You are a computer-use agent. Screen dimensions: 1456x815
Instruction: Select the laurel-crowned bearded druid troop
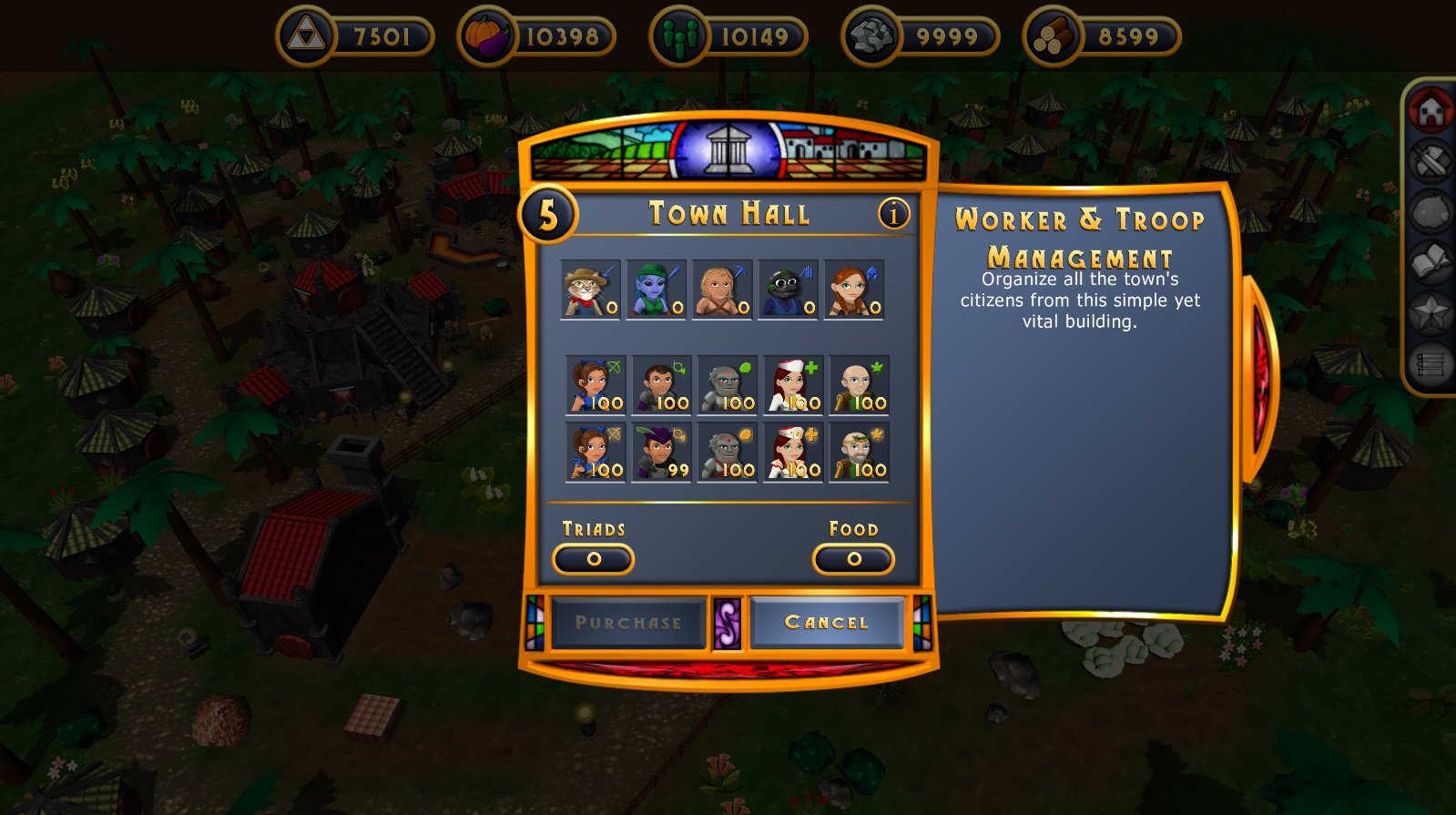[x=859, y=453]
